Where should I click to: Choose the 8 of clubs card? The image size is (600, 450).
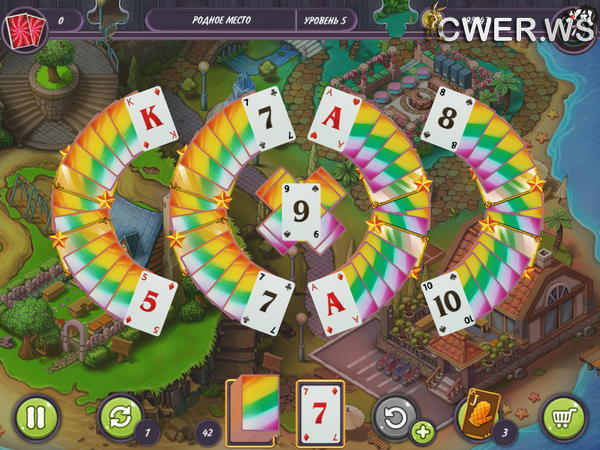click(x=447, y=125)
